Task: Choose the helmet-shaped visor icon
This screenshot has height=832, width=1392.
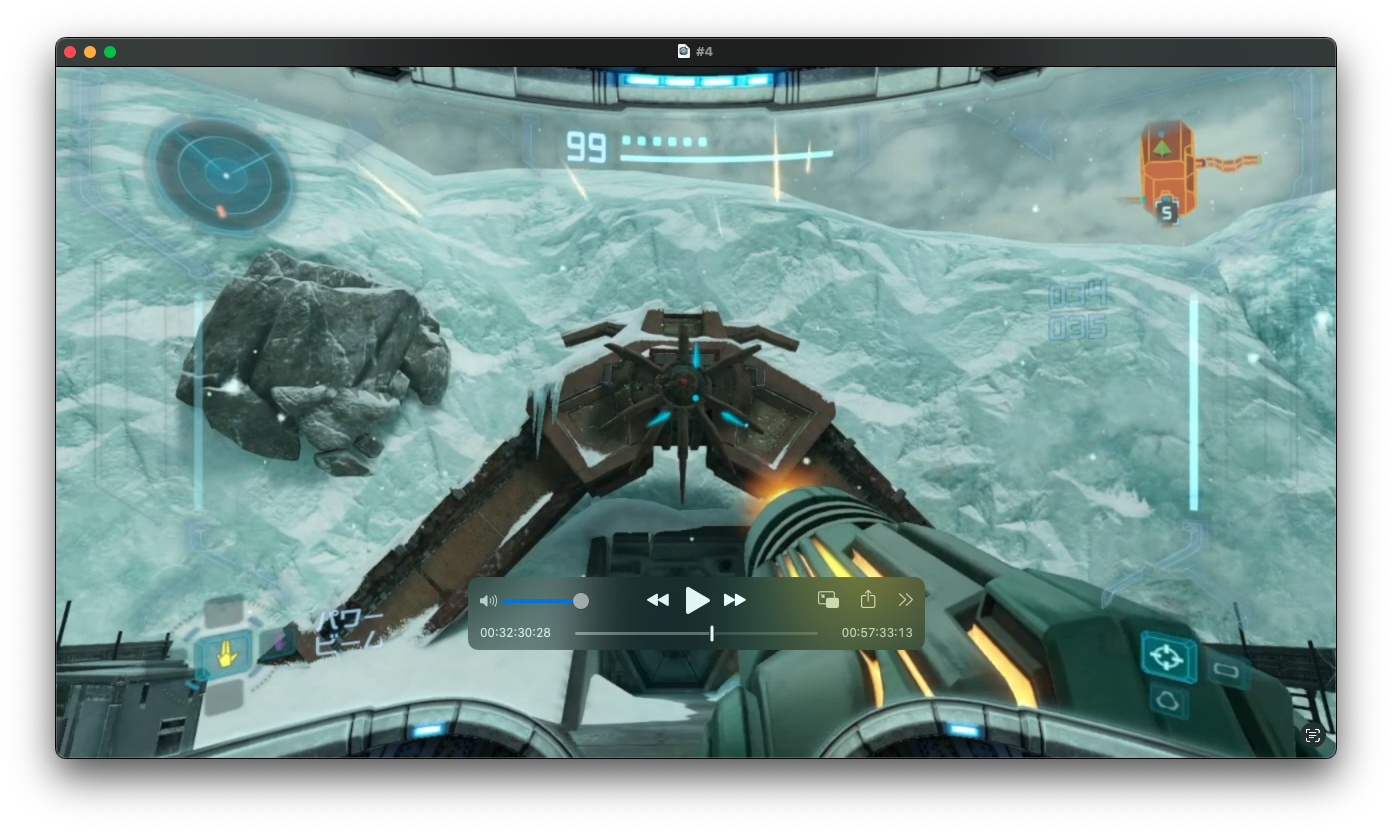Action: point(1167,701)
